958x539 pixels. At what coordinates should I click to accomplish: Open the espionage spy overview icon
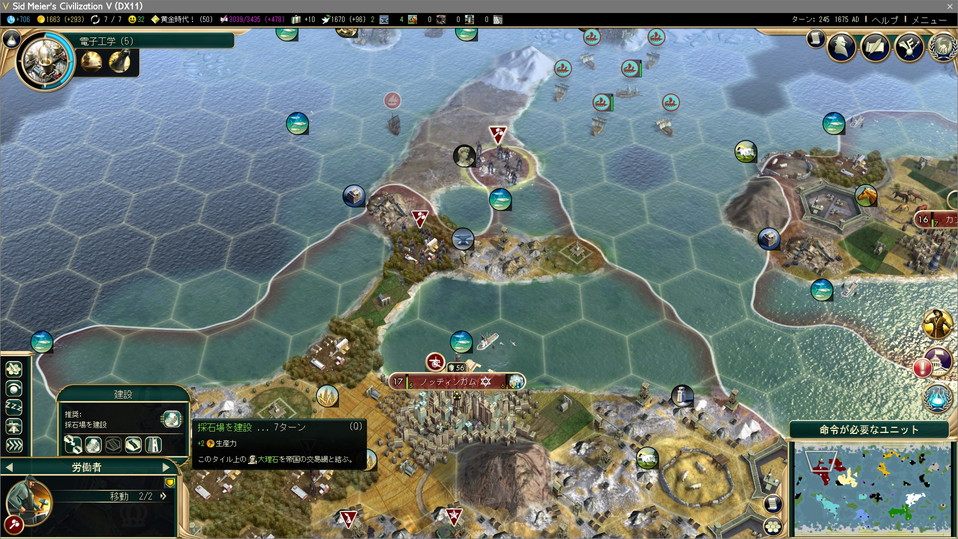pyautogui.click(x=843, y=46)
